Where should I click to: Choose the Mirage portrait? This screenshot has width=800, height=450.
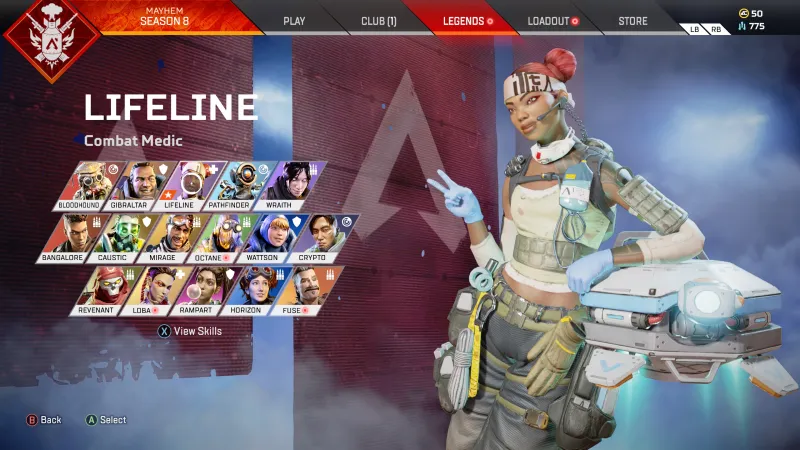point(166,236)
